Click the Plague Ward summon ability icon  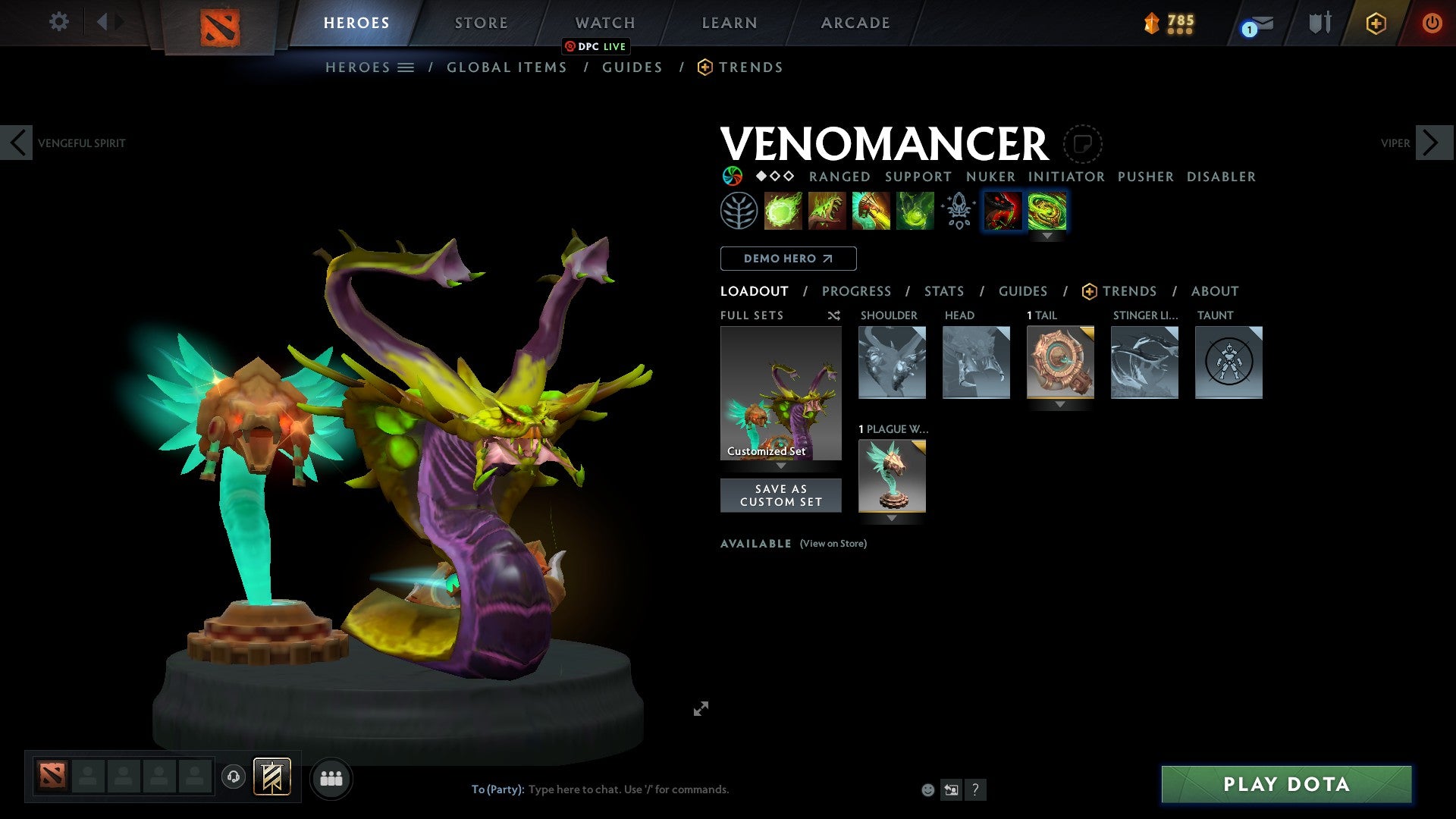pyautogui.click(x=871, y=210)
